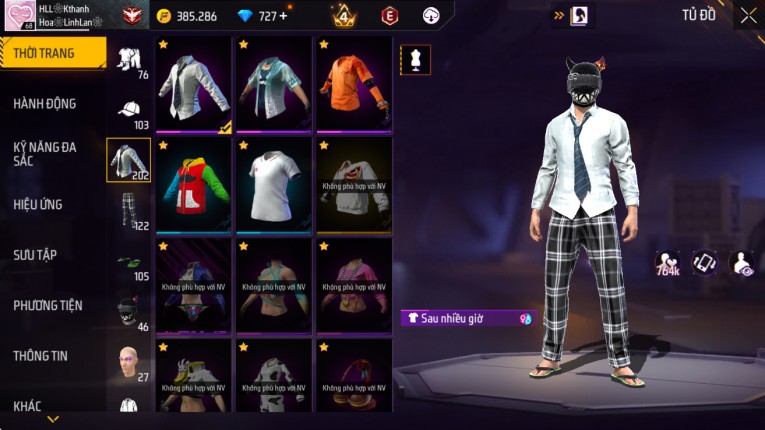Switch to the Hành Động tab
Viewport: 765px width, 430px height.
[45, 103]
